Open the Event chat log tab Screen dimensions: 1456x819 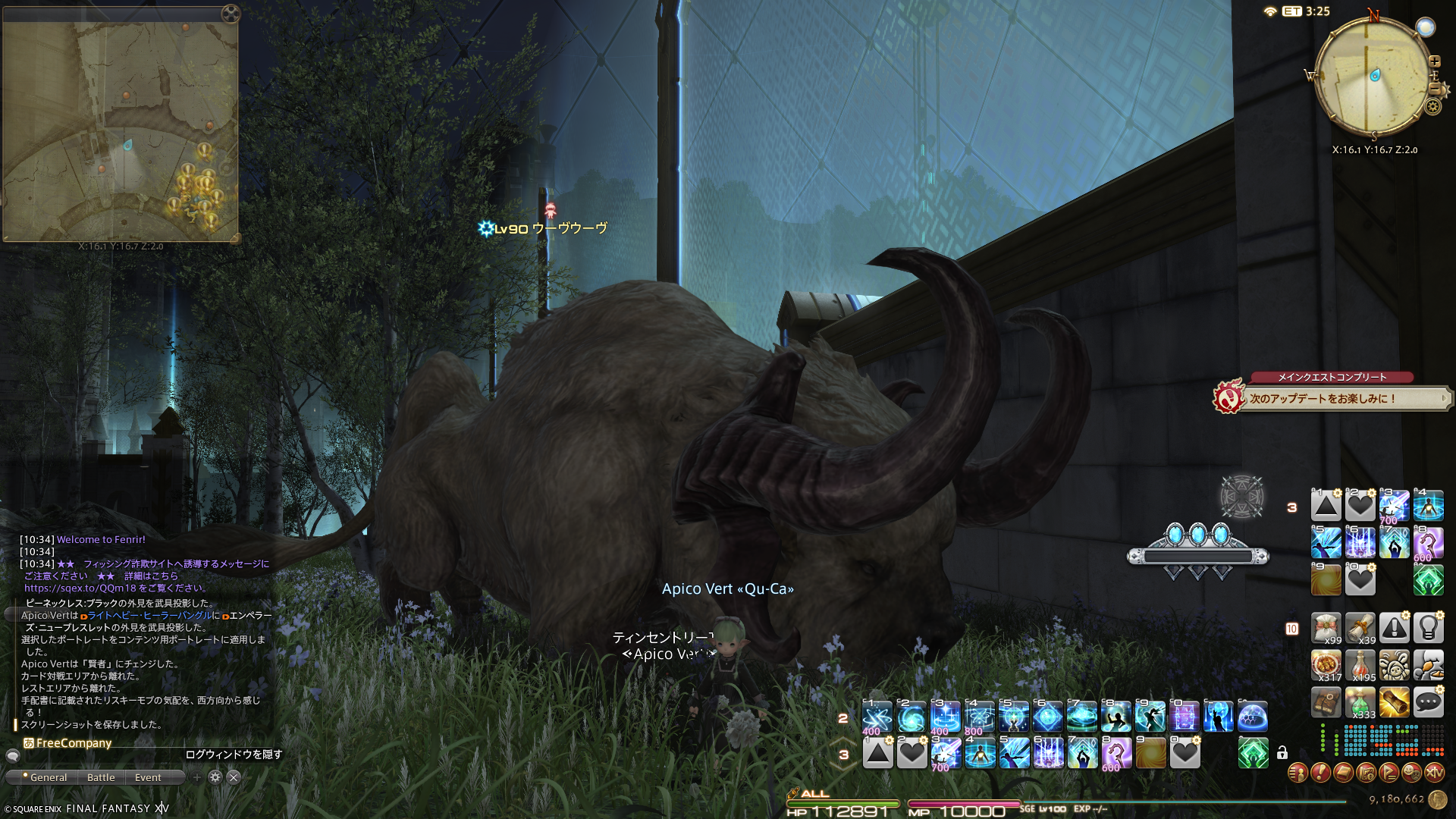click(148, 777)
